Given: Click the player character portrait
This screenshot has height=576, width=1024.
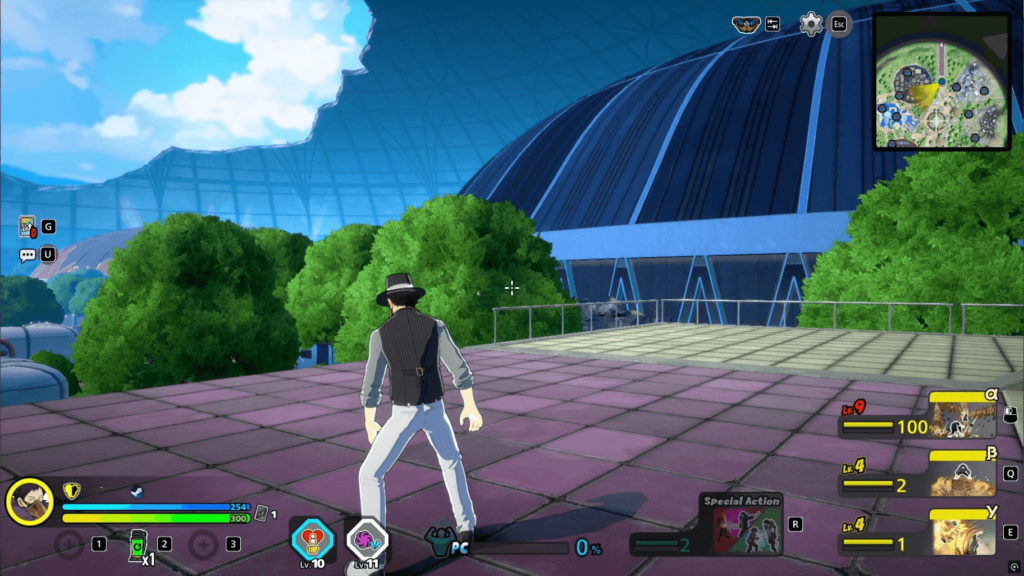Looking at the screenshot, I should (x=30, y=502).
